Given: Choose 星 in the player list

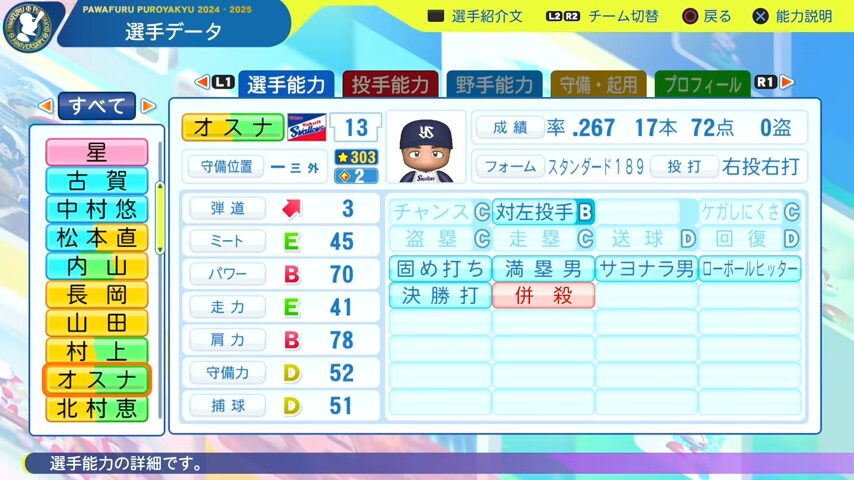Looking at the screenshot, I should click(96, 152).
